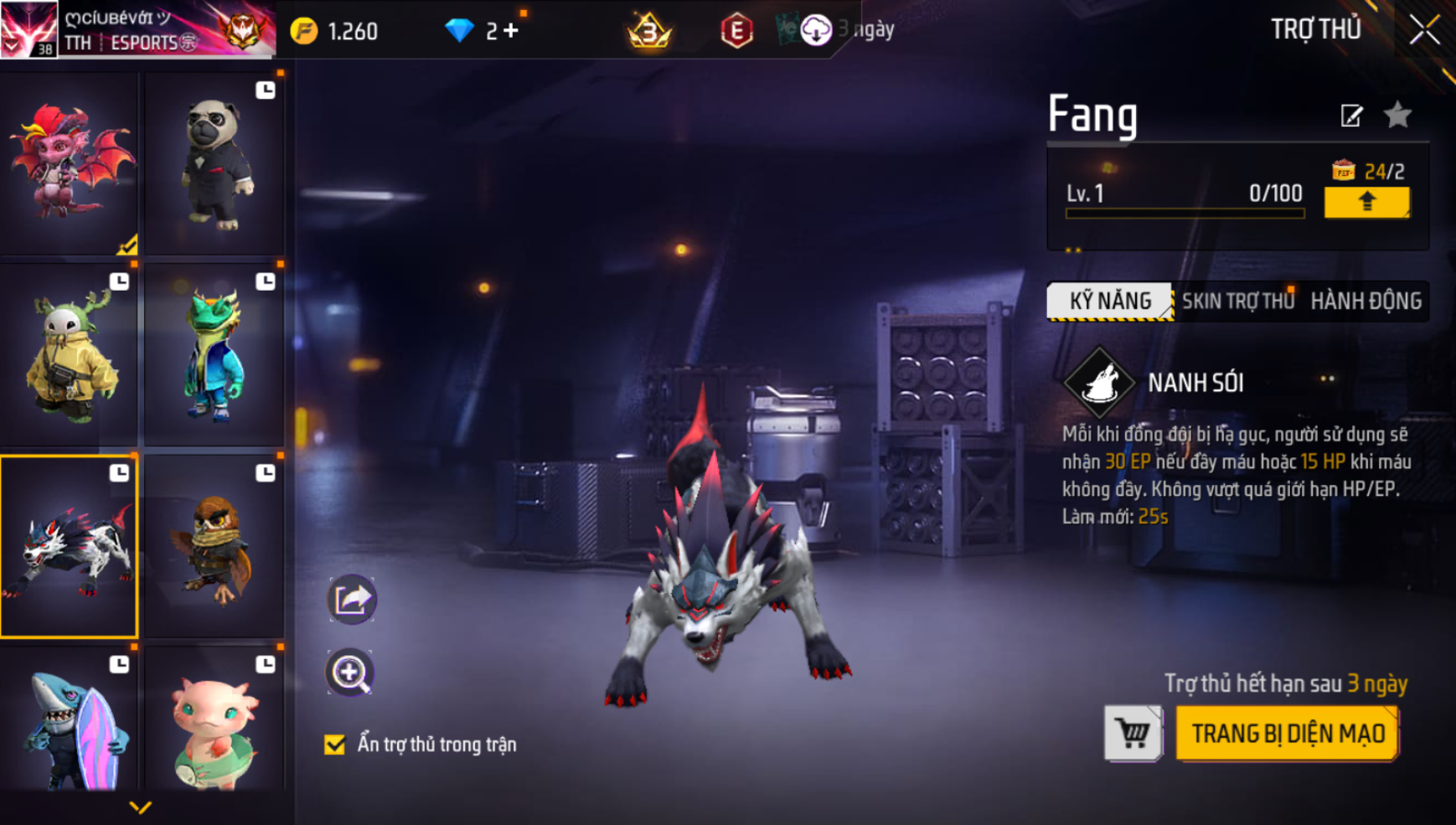
Task: Close the pet screen with the X
Action: coord(1424,30)
